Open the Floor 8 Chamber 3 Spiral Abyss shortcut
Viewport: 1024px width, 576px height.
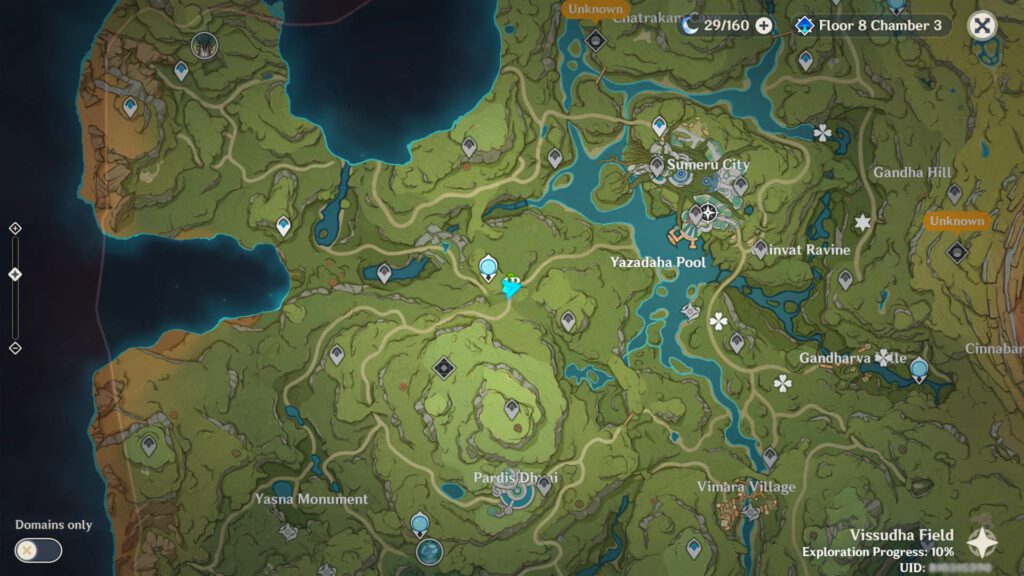click(x=868, y=26)
